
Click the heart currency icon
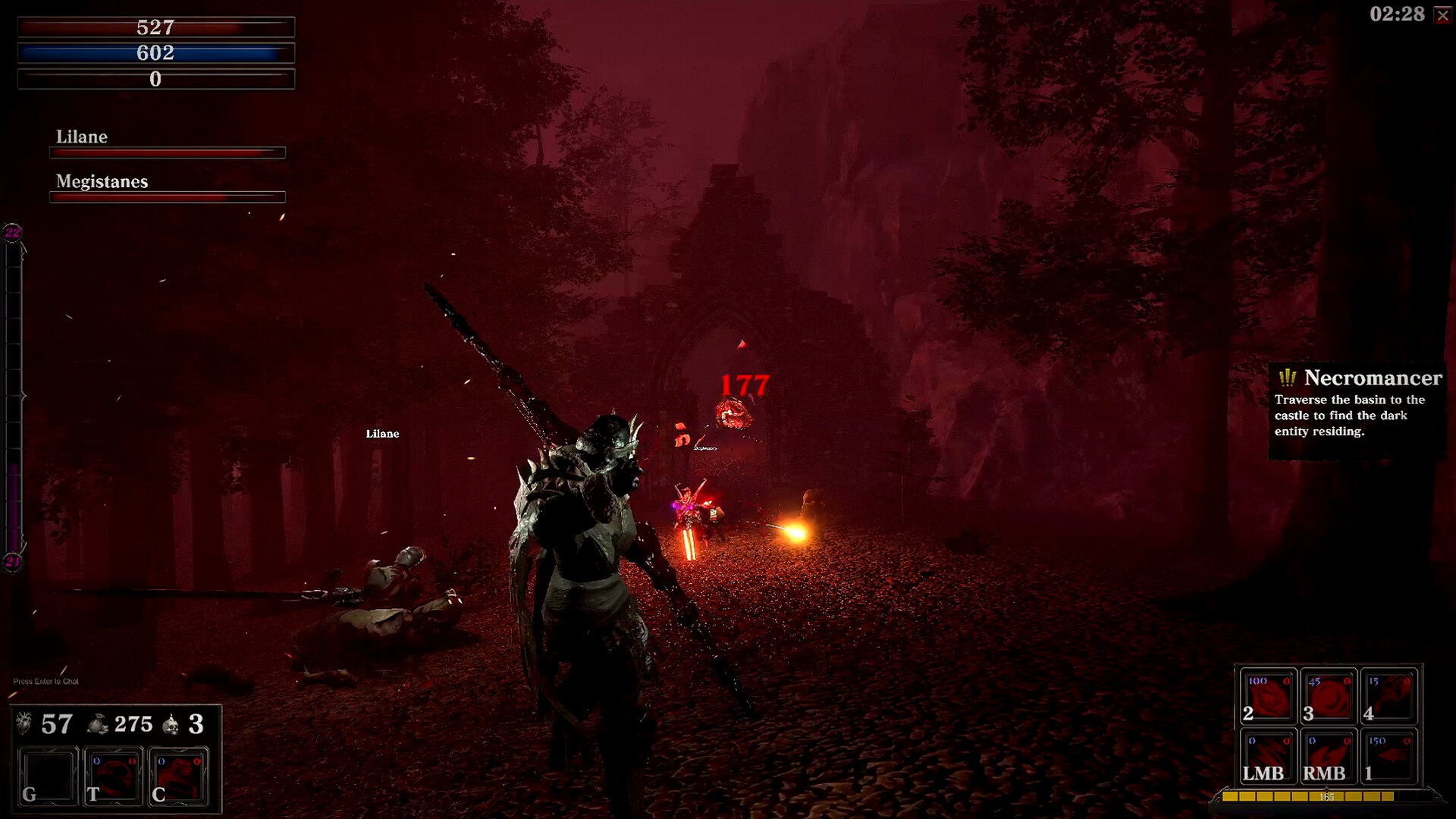(x=24, y=724)
